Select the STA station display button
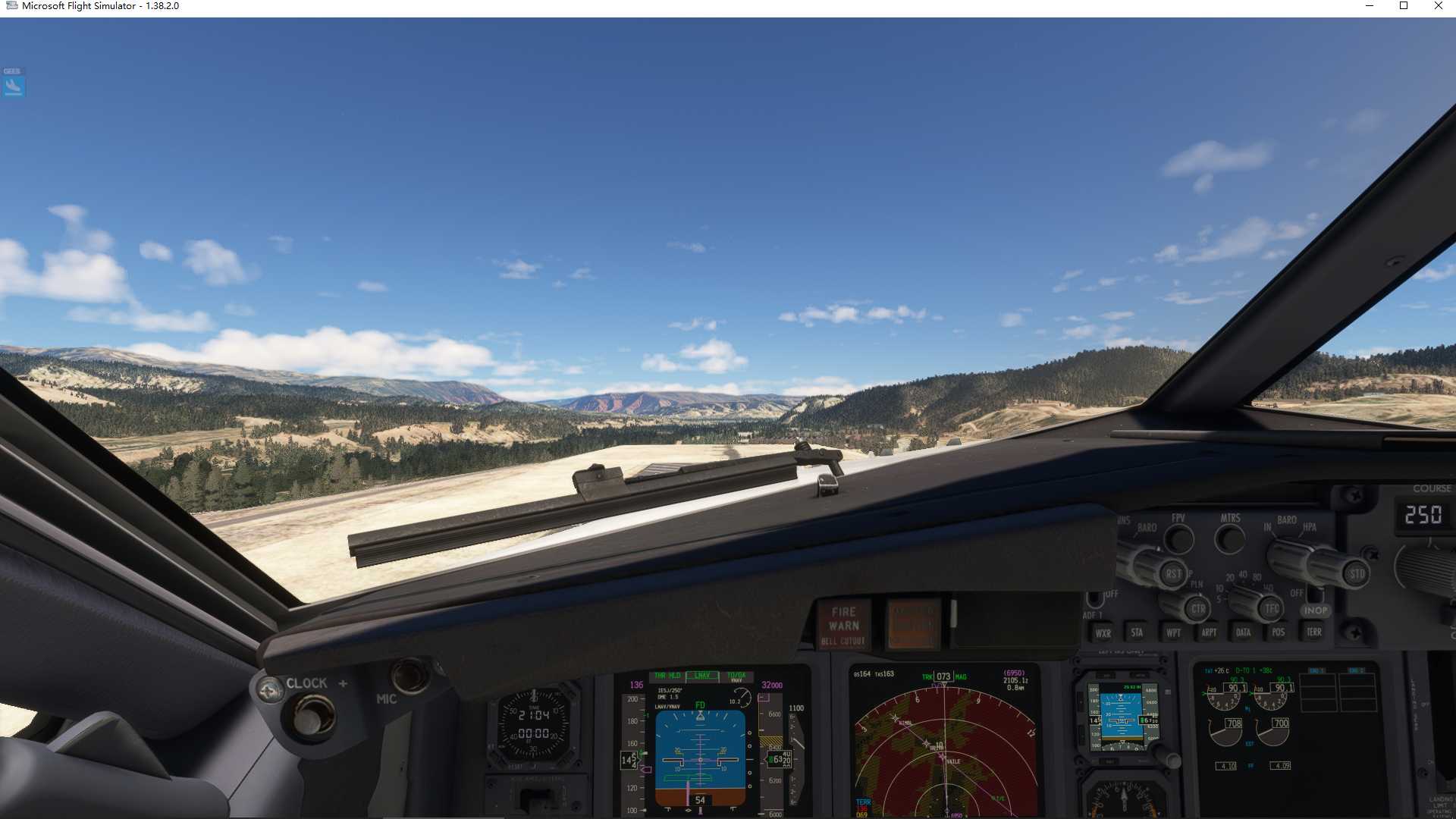1456x819 pixels. coord(1137,632)
